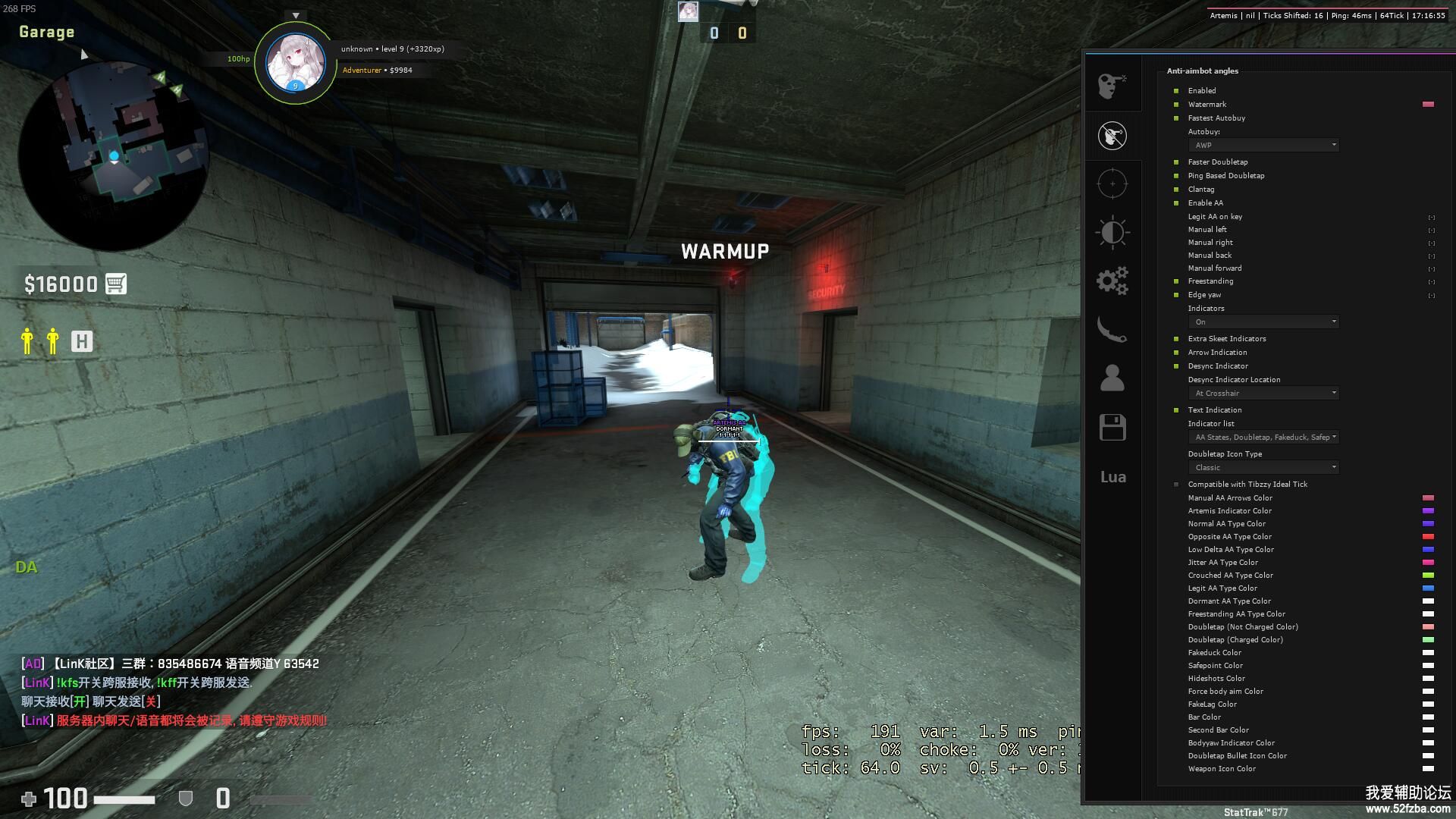Screen dimensions: 1456x819
Task: Expand the Indicator list dropdown
Action: [1263, 438]
